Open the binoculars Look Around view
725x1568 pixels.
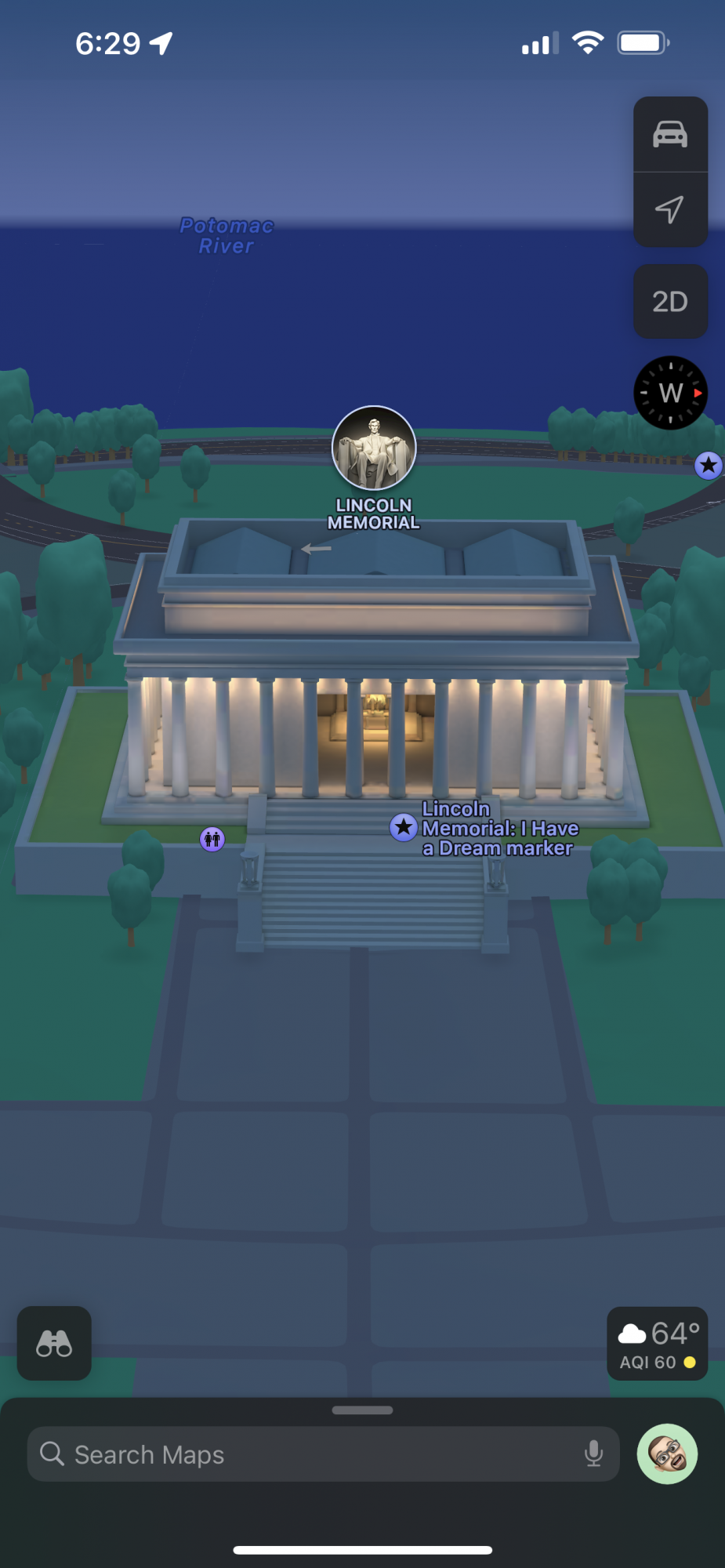coord(54,1343)
